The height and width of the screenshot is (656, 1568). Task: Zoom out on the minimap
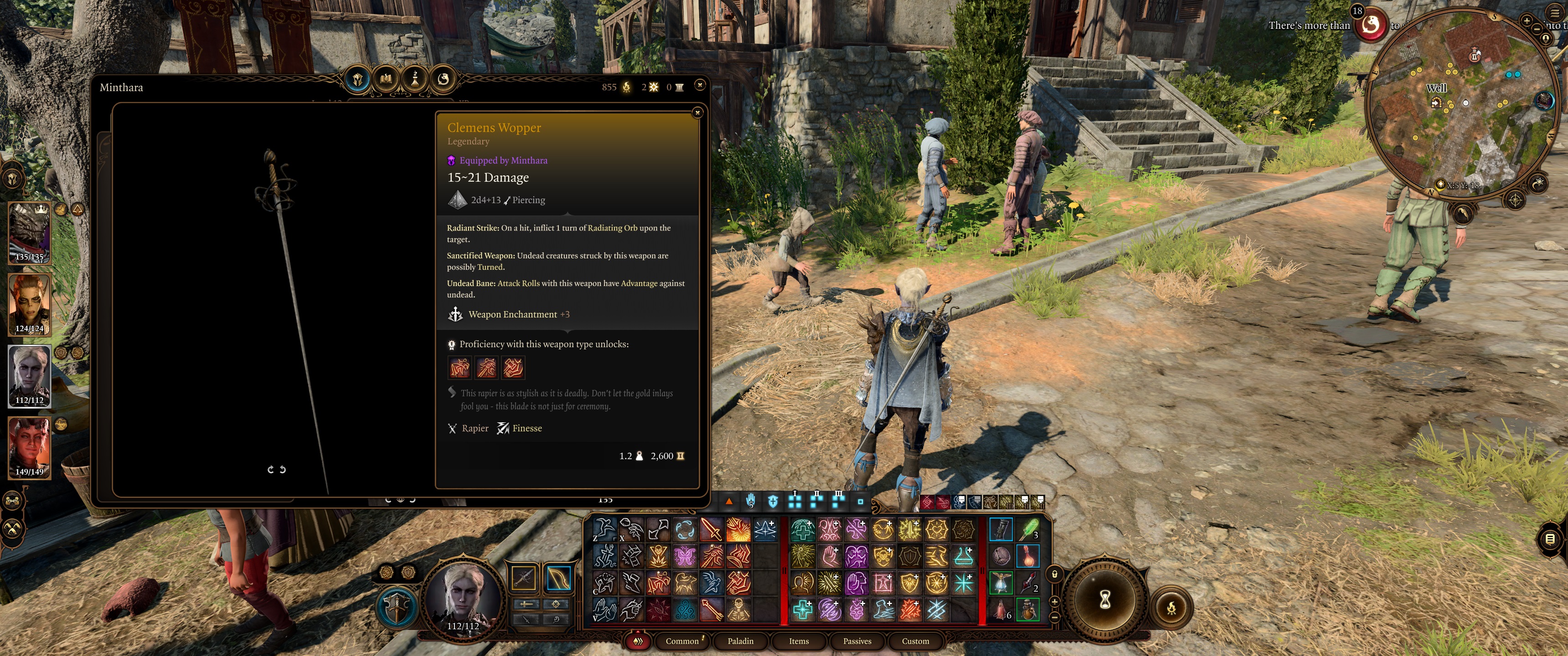pyautogui.click(x=1537, y=29)
